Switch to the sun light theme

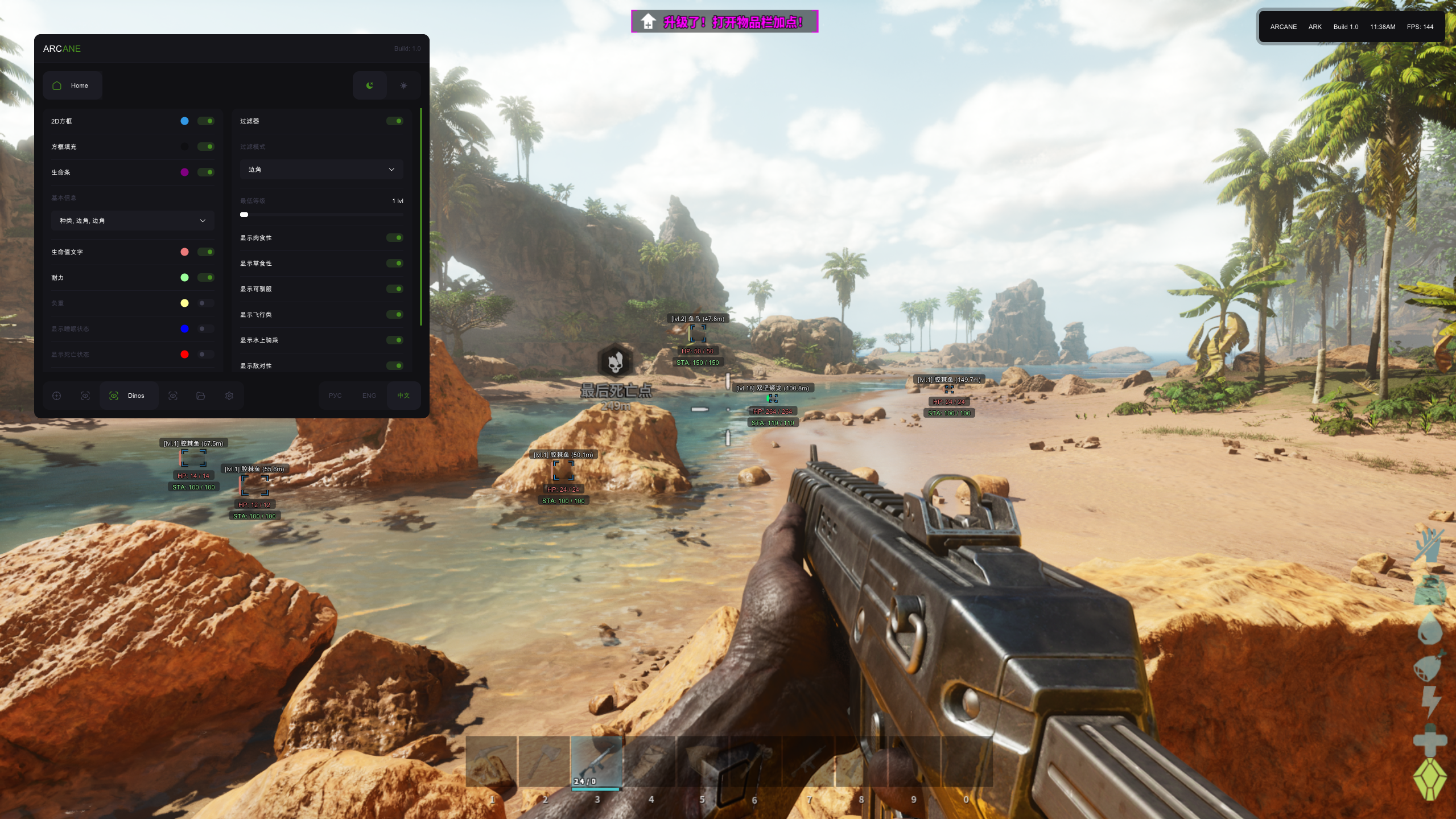click(x=403, y=85)
